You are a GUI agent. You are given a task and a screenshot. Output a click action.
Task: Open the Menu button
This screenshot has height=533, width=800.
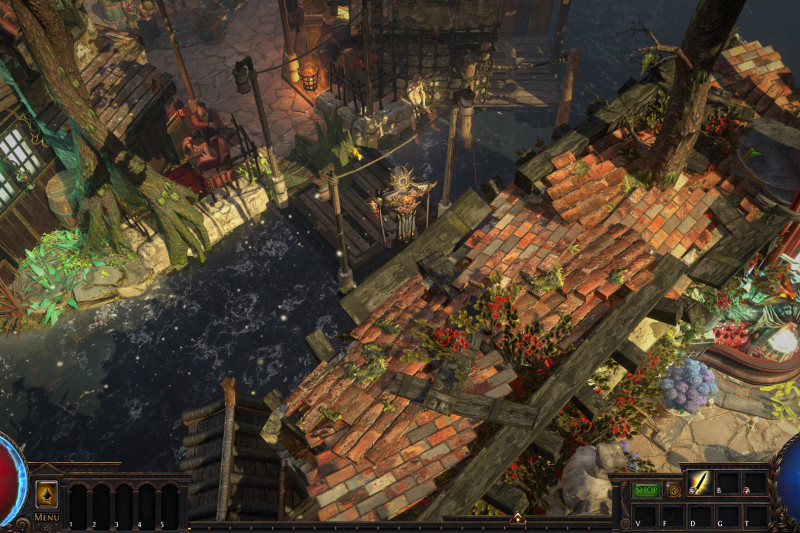pyautogui.click(x=46, y=517)
